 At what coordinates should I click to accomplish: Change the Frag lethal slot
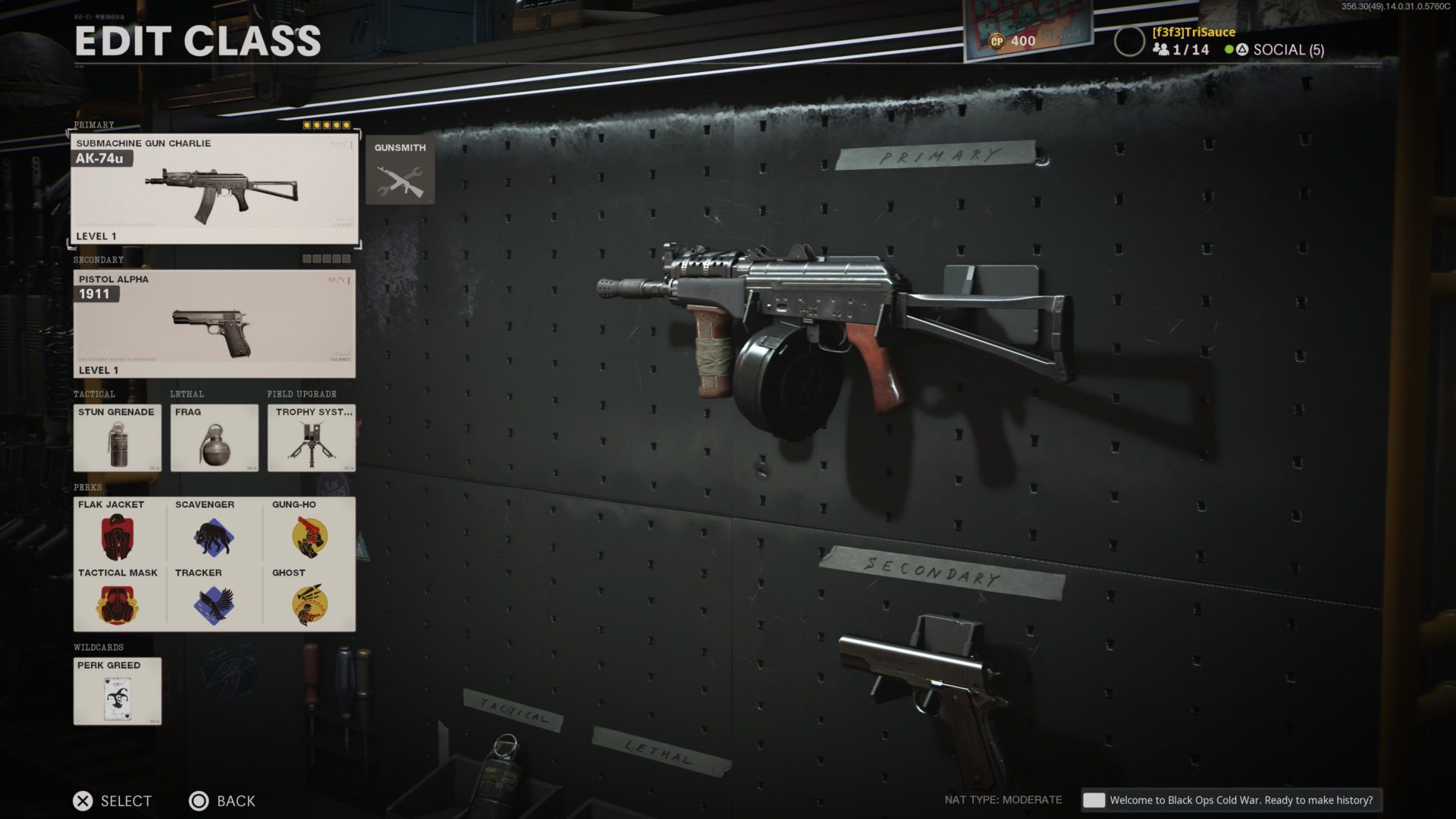point(214,438)
